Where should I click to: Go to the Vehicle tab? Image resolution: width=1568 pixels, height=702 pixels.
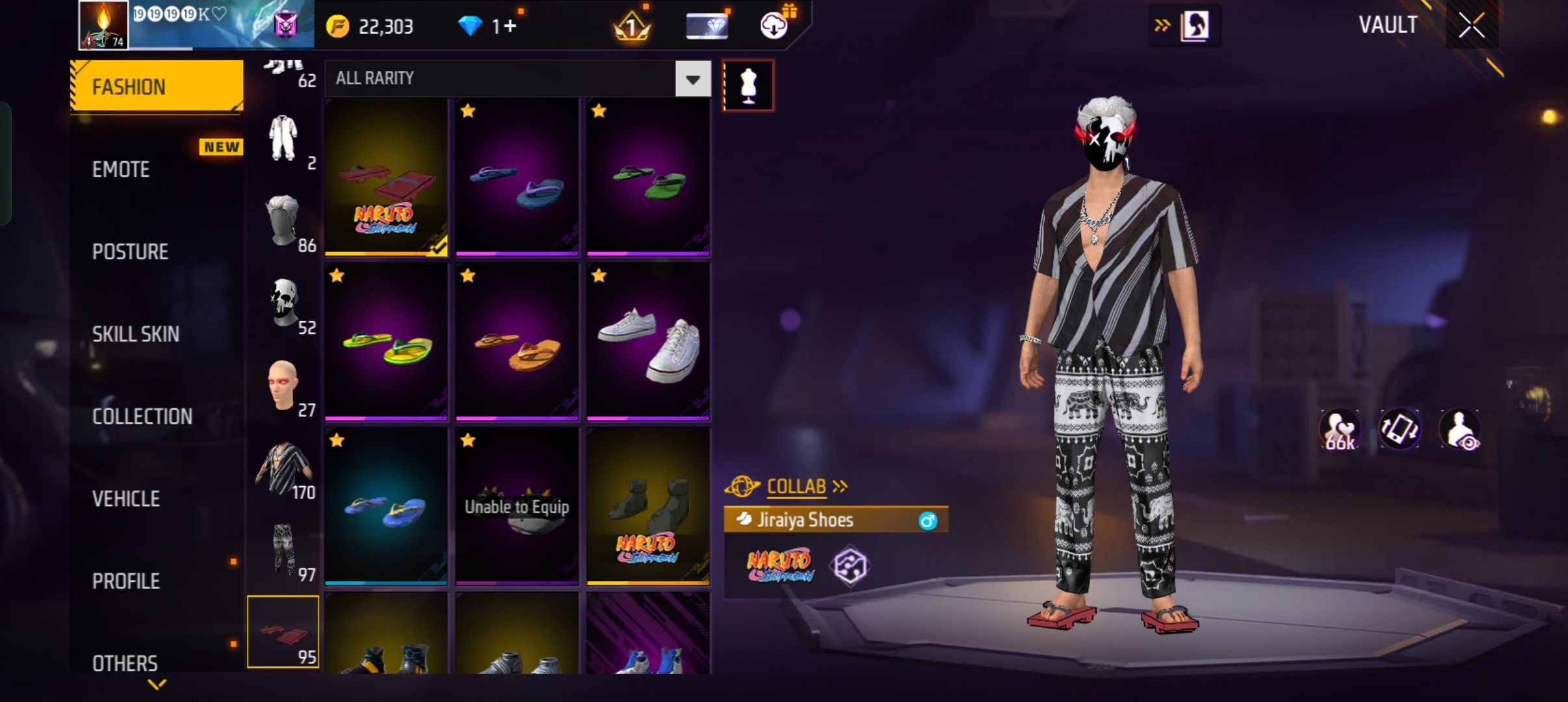tap(125, 499)
